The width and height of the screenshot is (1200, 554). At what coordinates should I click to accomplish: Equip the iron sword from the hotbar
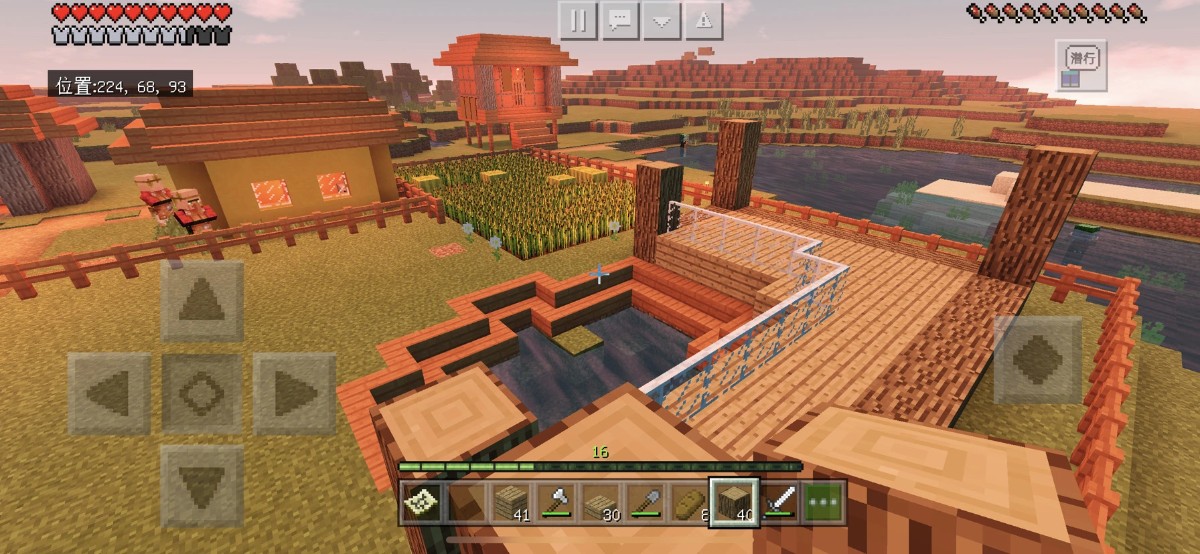pos(779,502)
